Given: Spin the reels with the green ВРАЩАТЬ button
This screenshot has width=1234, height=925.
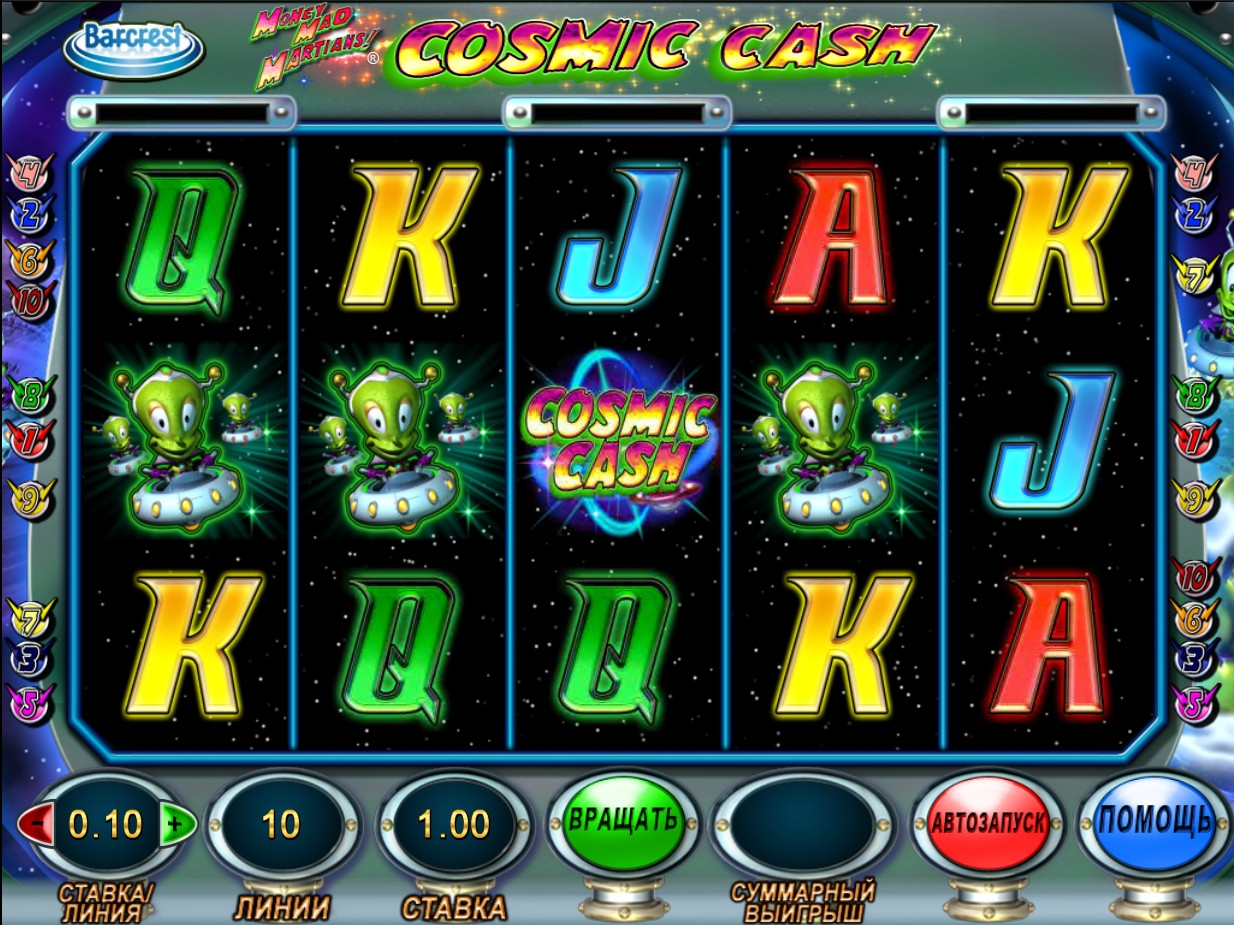Looking at the screenshot, I should tap(623, 822).
